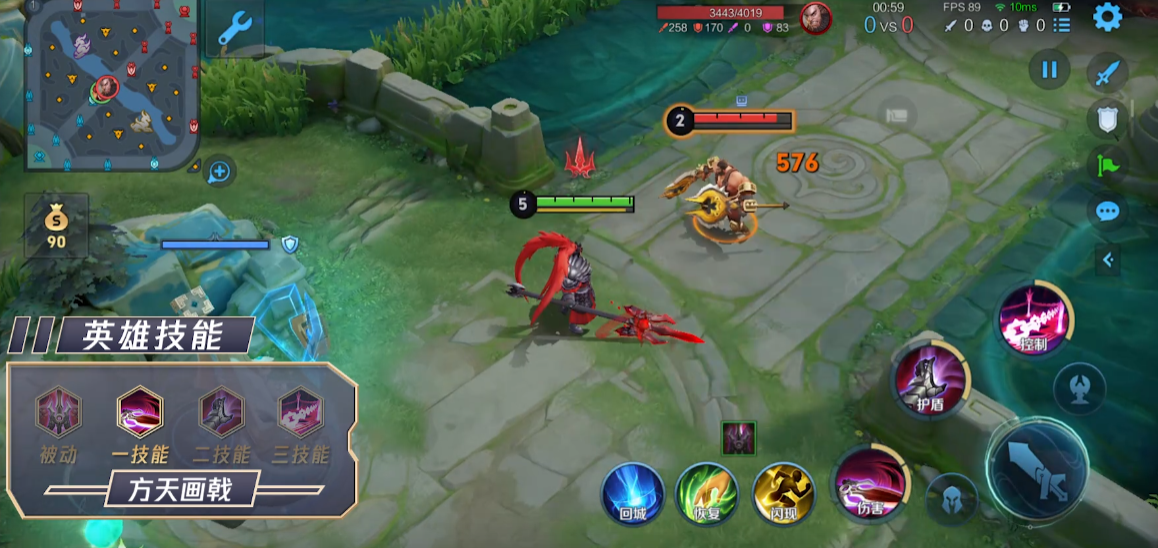This screenshot has height=548, width=1158.
Task: Trigger the 控制 control ultimate skill
Action: pyautogui.click(x=1034, y=320)
